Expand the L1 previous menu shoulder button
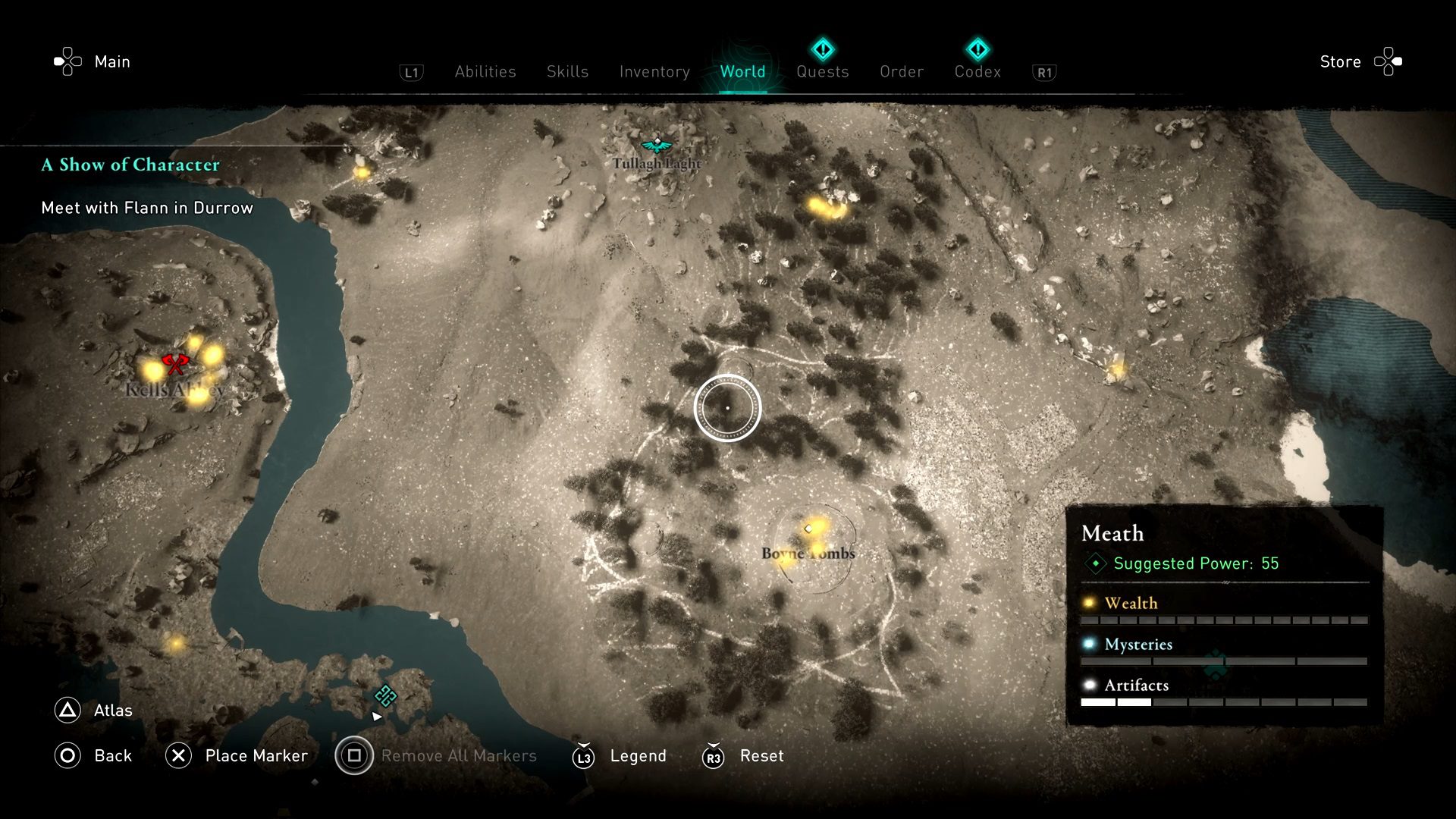This screenshot has height=819, width=1456. point(411,71)
